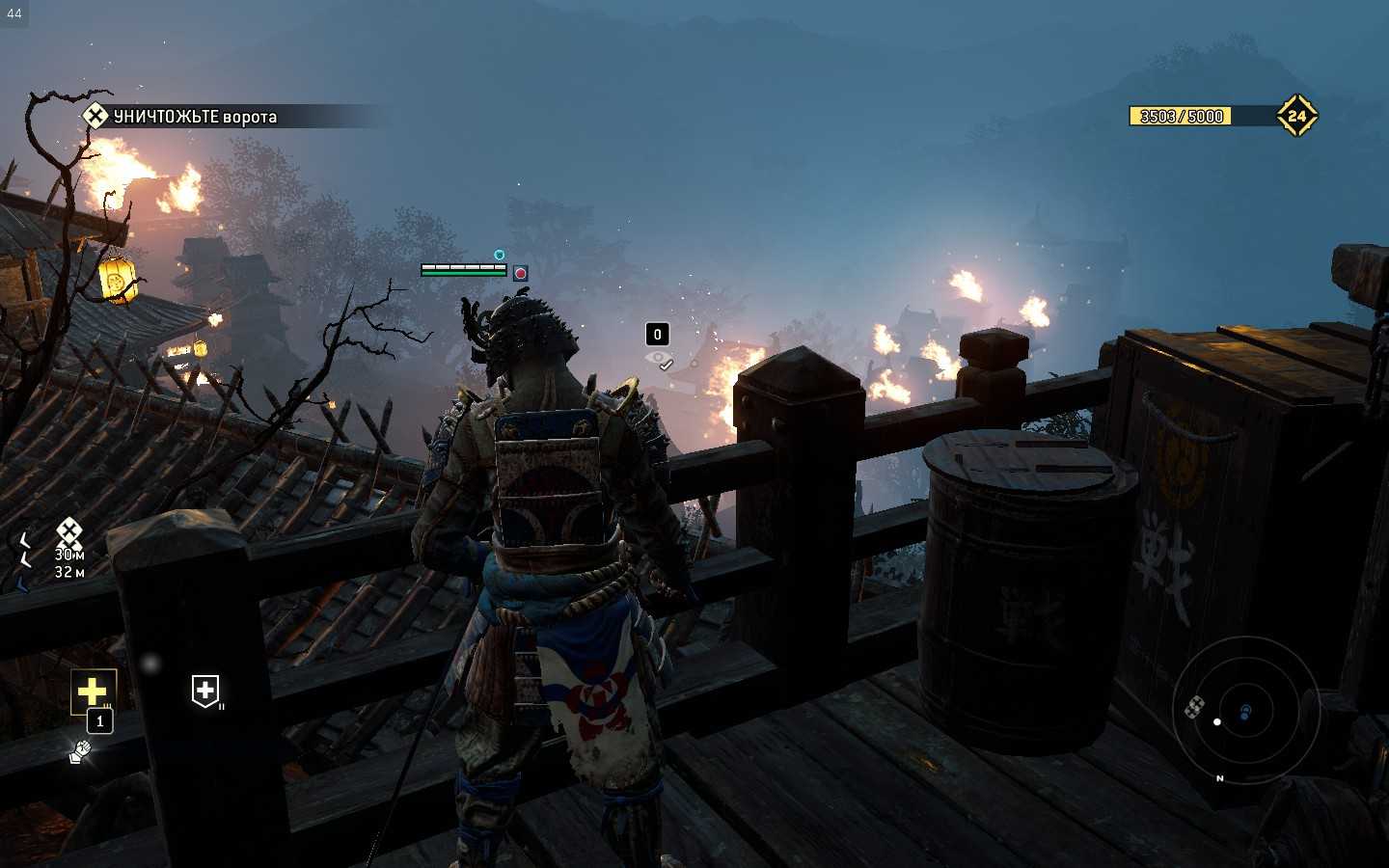Select the gate objective marker on the radar
The height and width of the screenshot is (868, 1389).
pos(1194,707)
